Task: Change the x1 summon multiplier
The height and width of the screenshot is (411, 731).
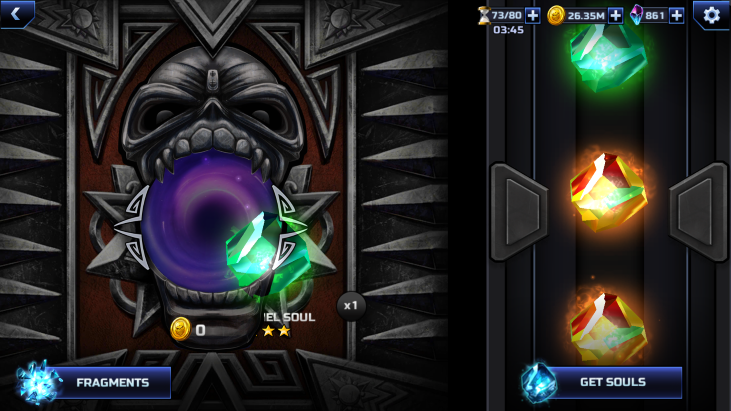Action: 350,305
